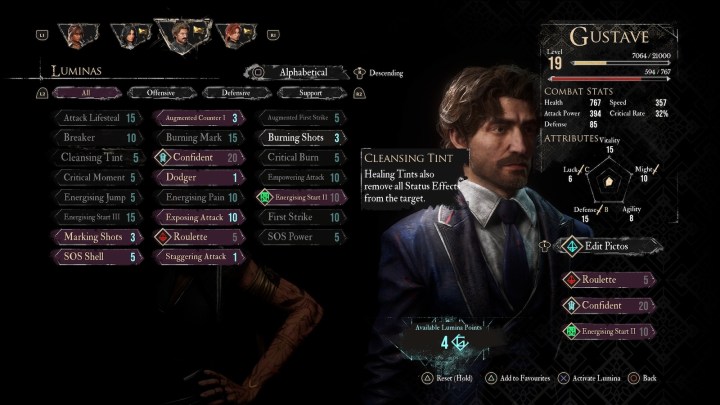Activate the Staggering Attack lumina
This screenshot has width=720, height=405.
point(198,257)
